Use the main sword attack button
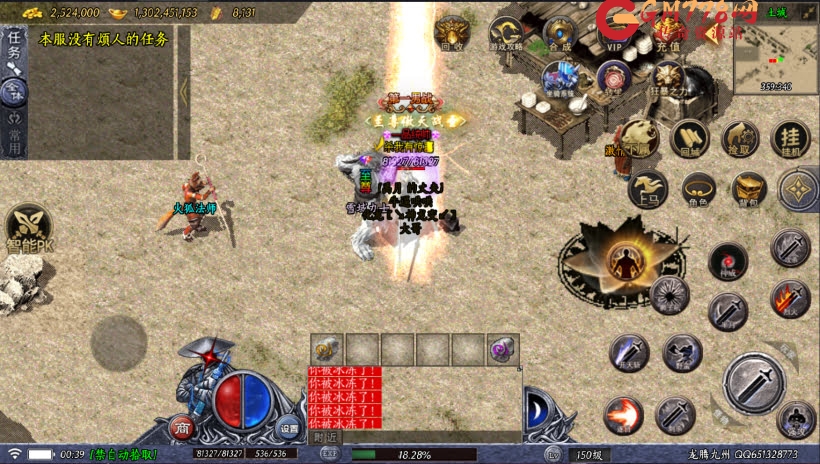 pos(753,381)
